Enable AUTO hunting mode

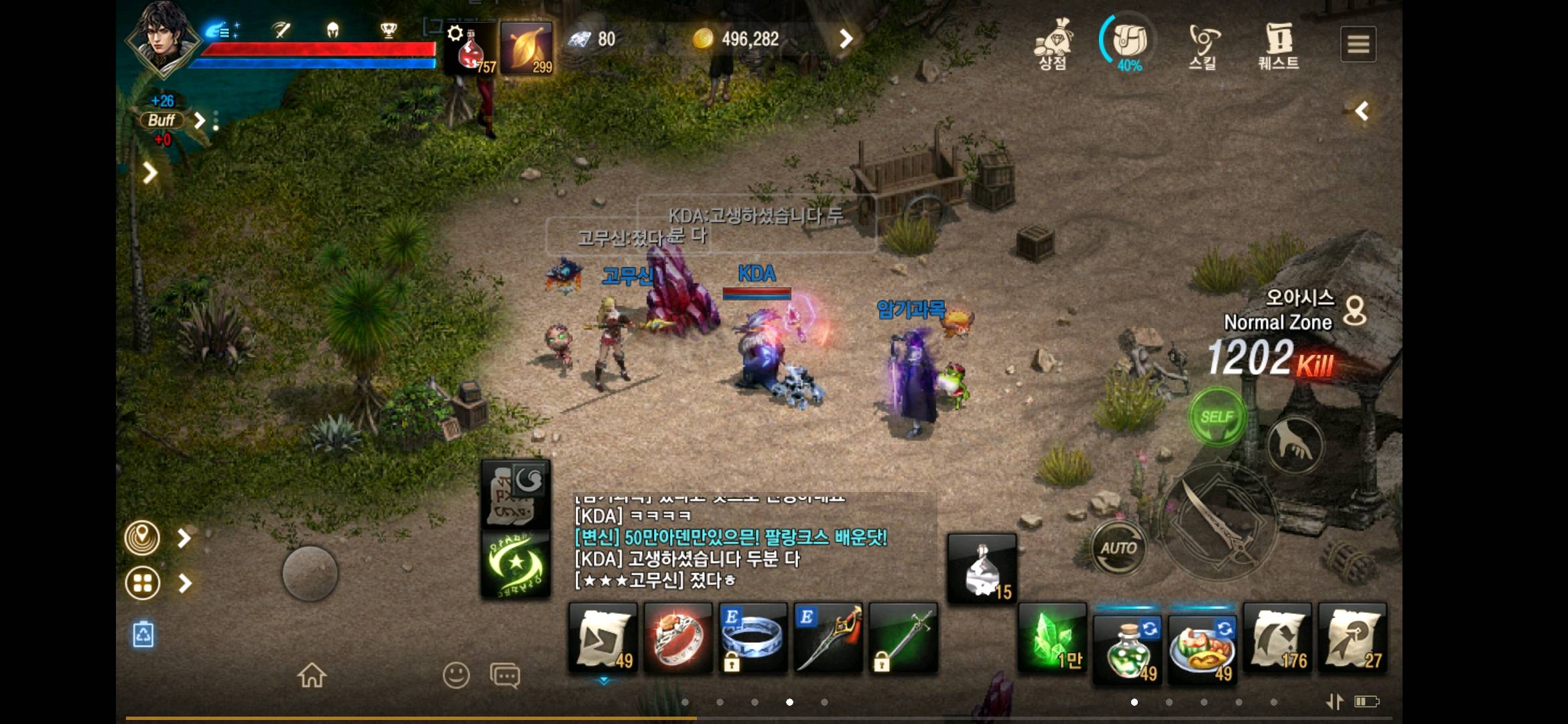pyautogui.click(x=1120, y=547)
